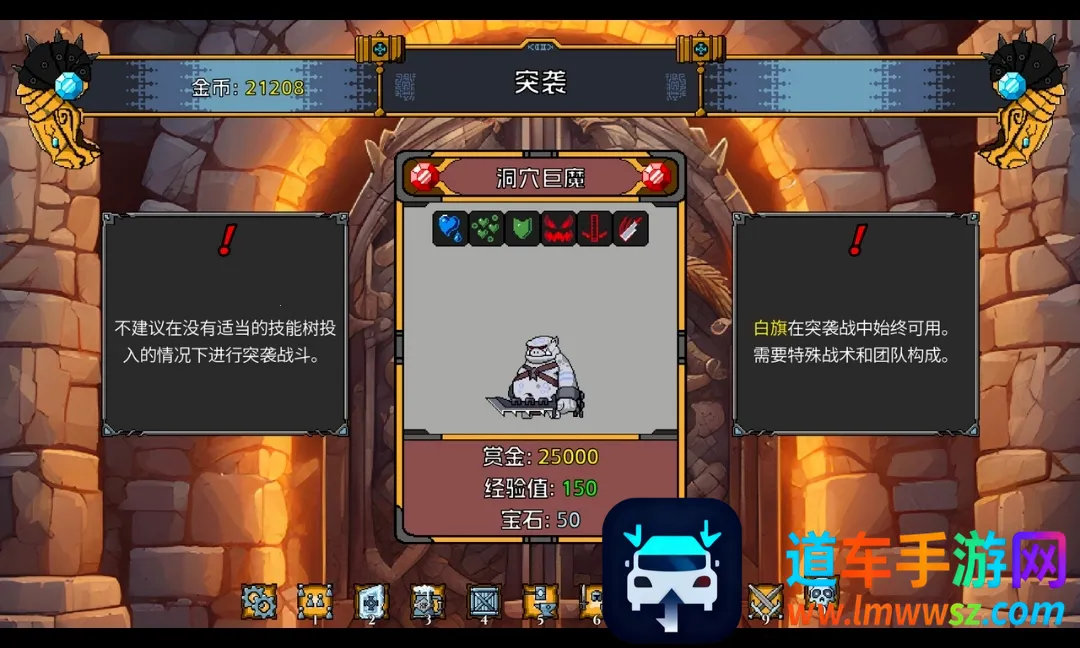Open the skull toolbar icon
The image size is (1080, 648).
[x=821, y=600]
